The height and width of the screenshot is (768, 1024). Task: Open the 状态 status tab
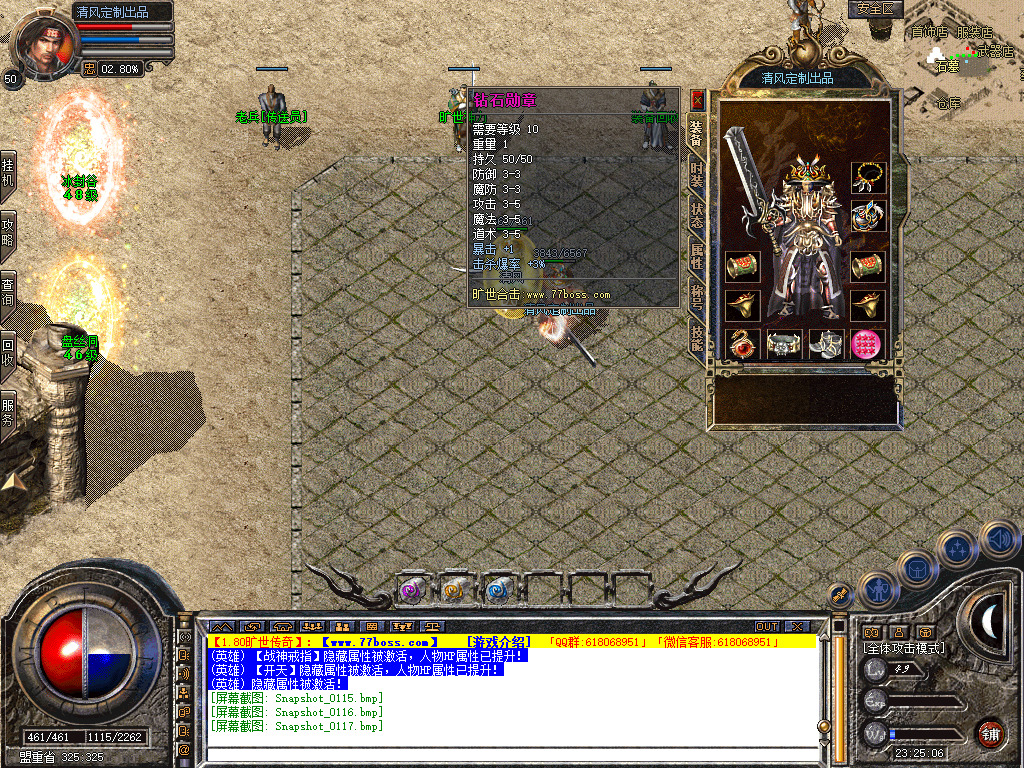pyautogui.click(x=697, y=219)
